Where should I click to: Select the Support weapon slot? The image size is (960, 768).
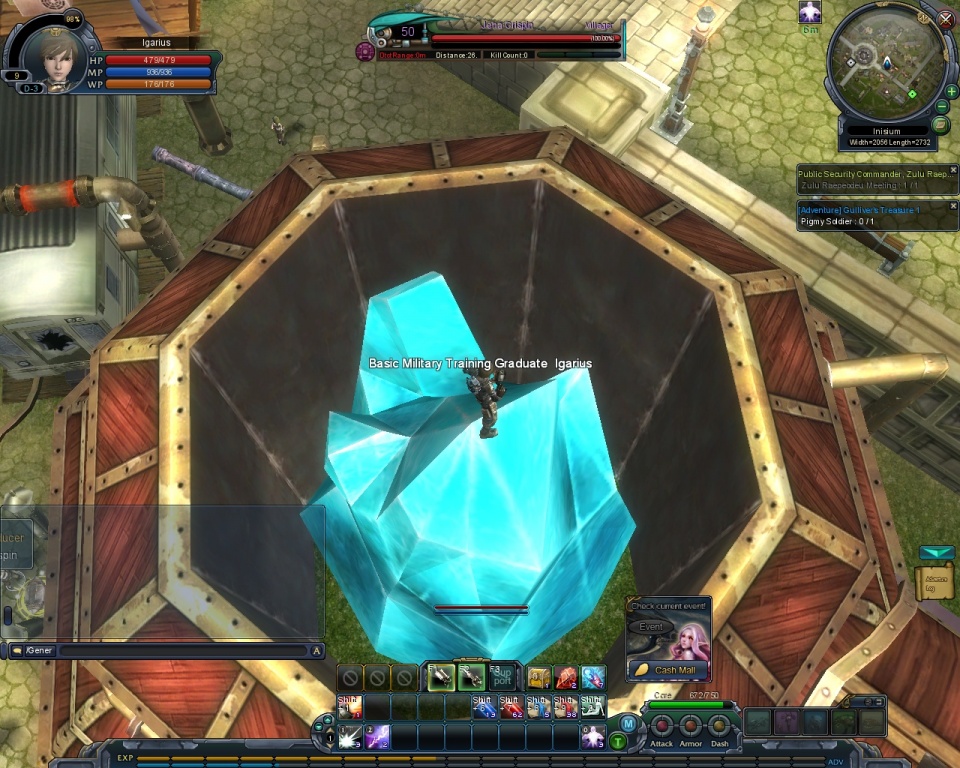click(x=502, y=677)
